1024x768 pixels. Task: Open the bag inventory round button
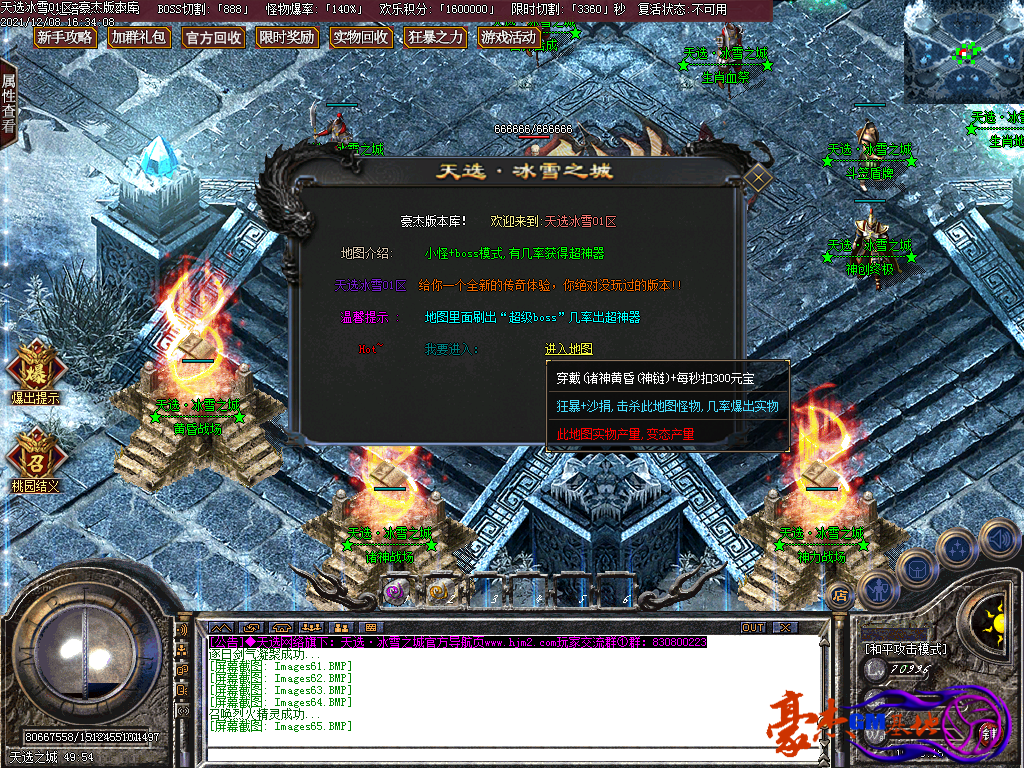click(x=916, y=568)
